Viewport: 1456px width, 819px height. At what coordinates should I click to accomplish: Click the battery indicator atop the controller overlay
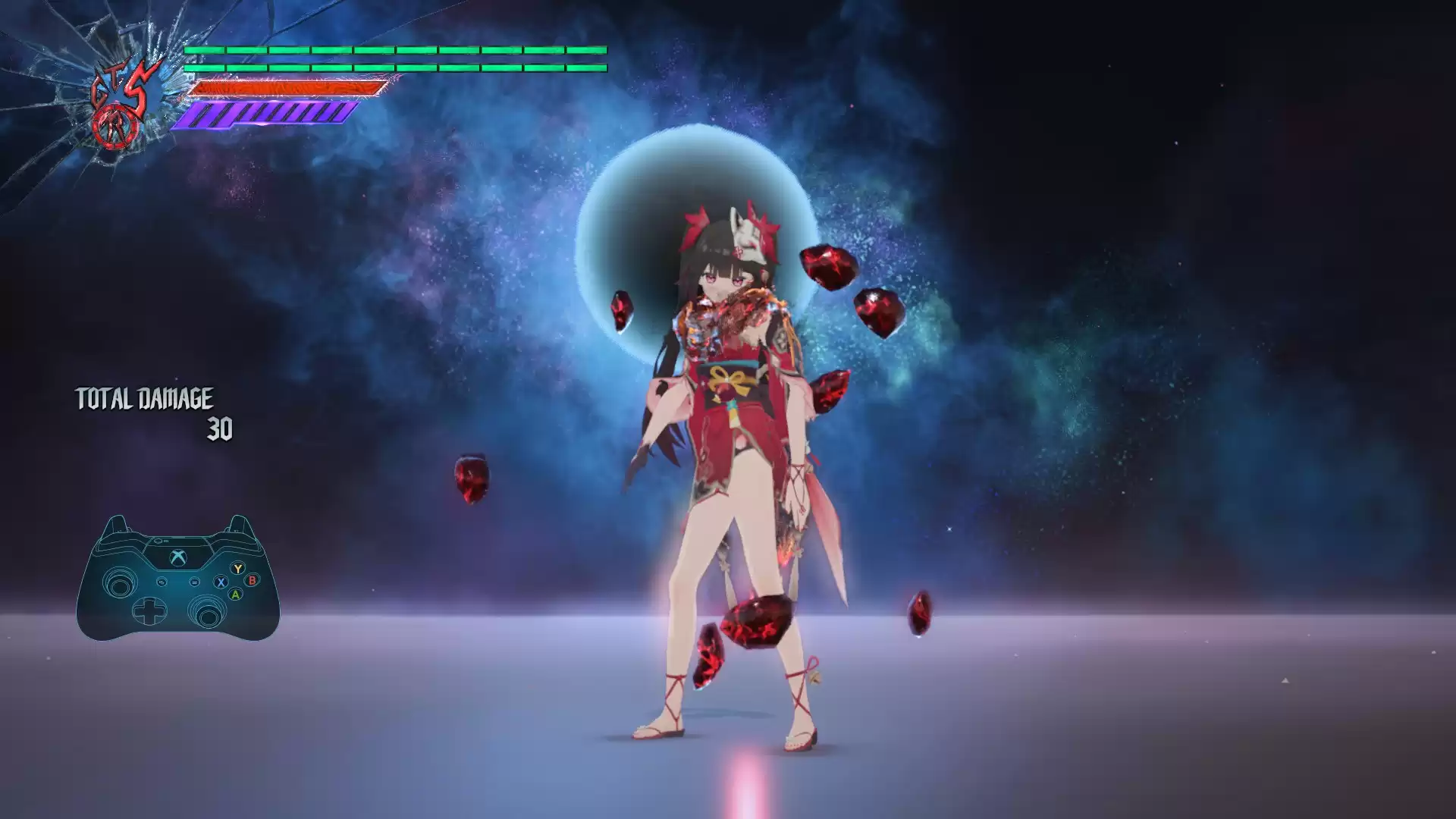[159, 541]
